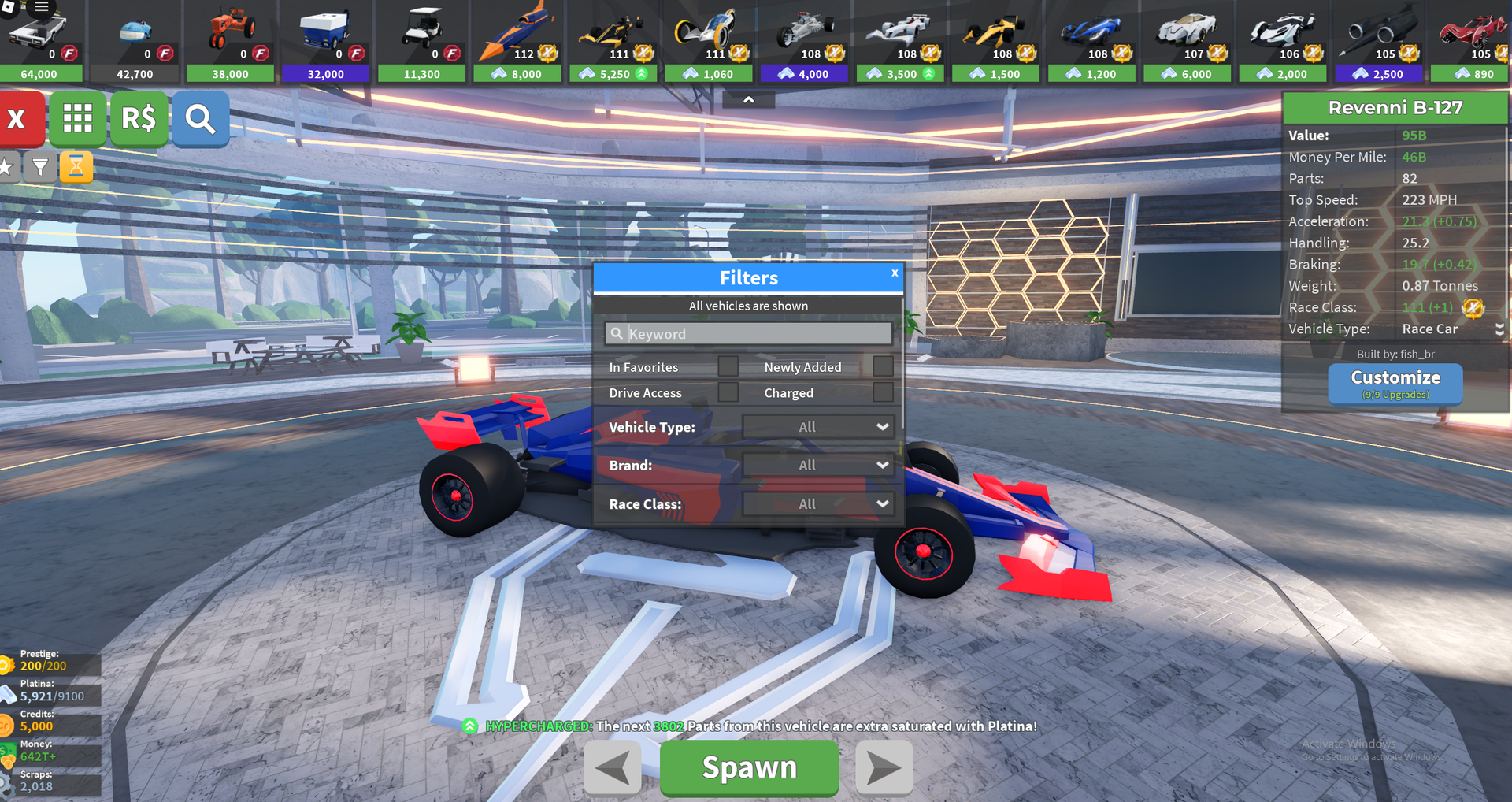Expand the Brand dropdown
This screenshot has height=802, width=1512.
(818, 466)
